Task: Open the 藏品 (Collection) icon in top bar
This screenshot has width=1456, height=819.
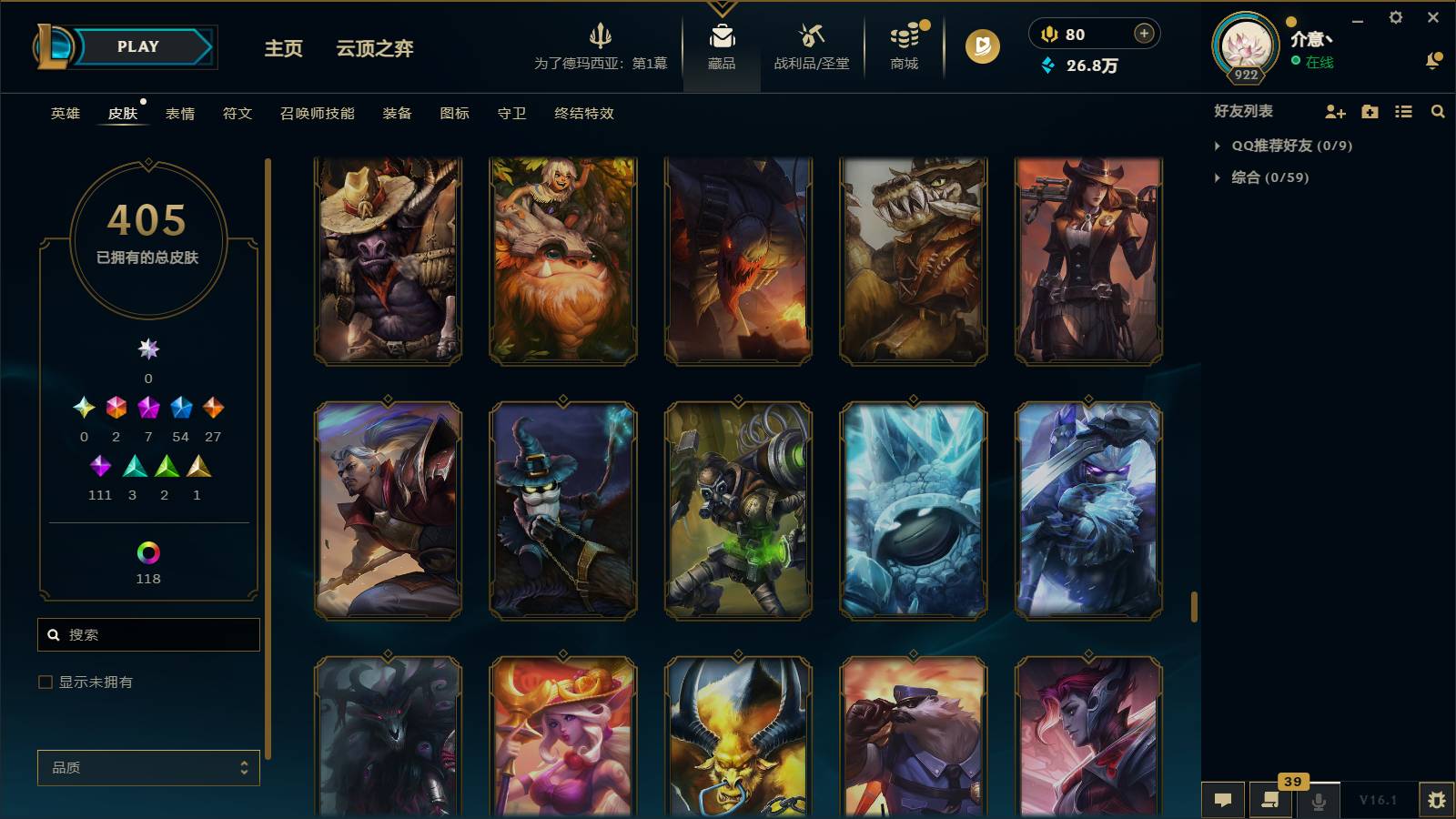Action: click(721, 41)
